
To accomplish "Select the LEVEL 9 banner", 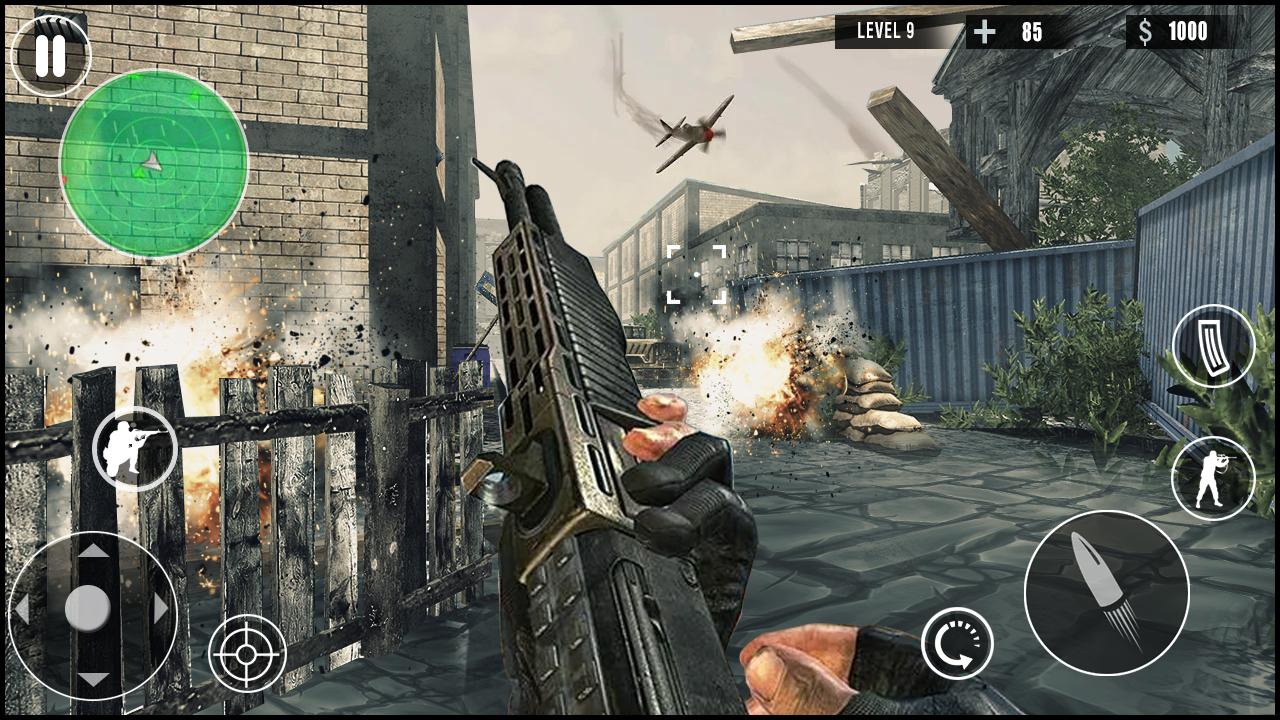I will click(886, 31).
